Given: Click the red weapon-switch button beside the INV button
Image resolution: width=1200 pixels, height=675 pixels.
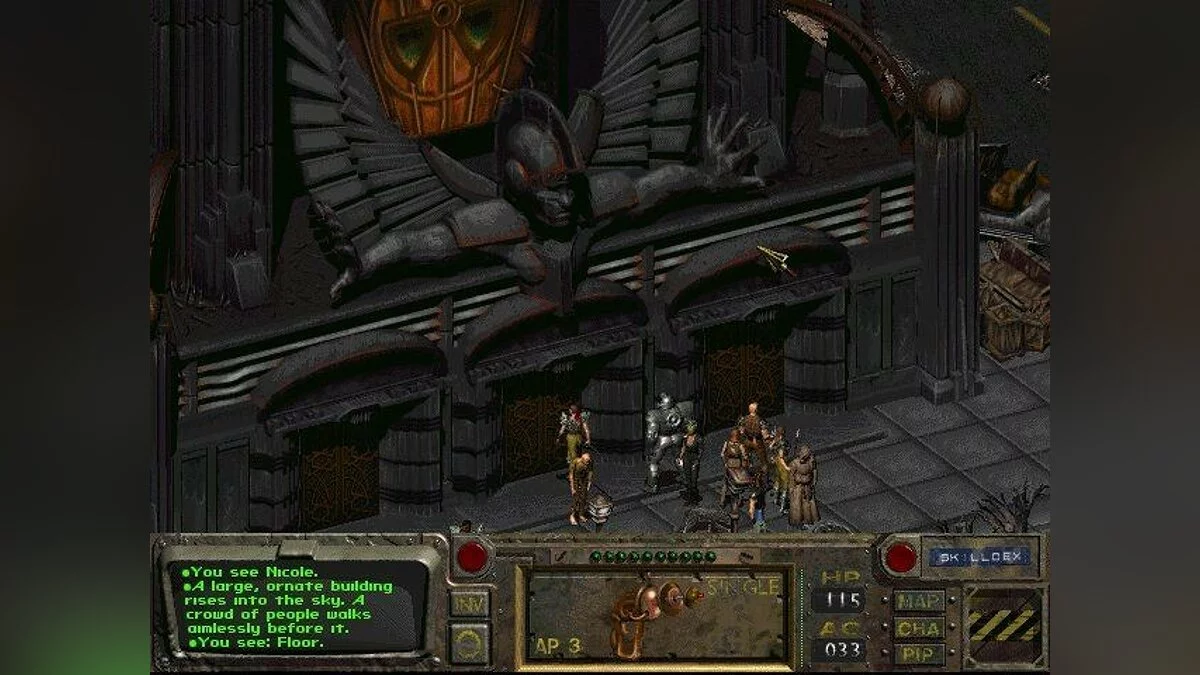Looking at the screenshot, I should pyautogui.click(x=471, y=557).
